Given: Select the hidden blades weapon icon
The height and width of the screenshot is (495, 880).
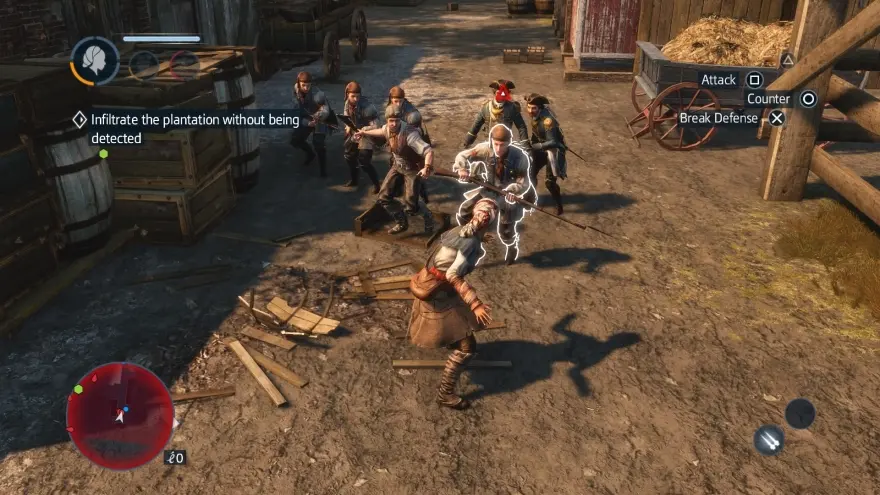Looking at the screenshot, I should coord(769,439).
